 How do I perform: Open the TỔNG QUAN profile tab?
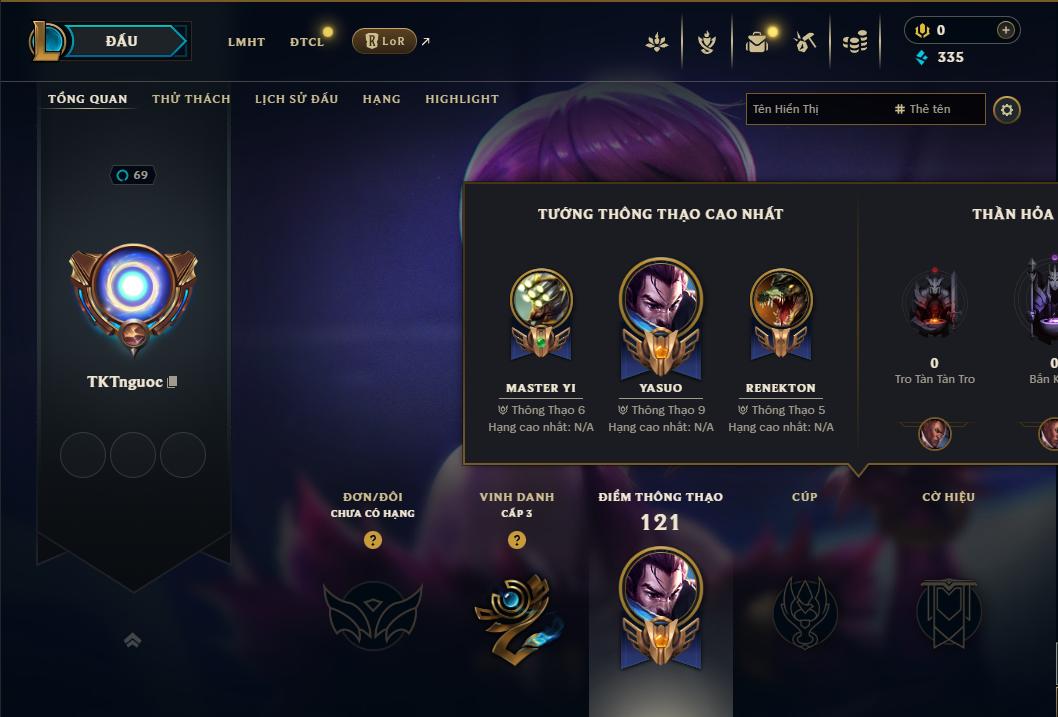pyautogui.click(x=88, y=99)
